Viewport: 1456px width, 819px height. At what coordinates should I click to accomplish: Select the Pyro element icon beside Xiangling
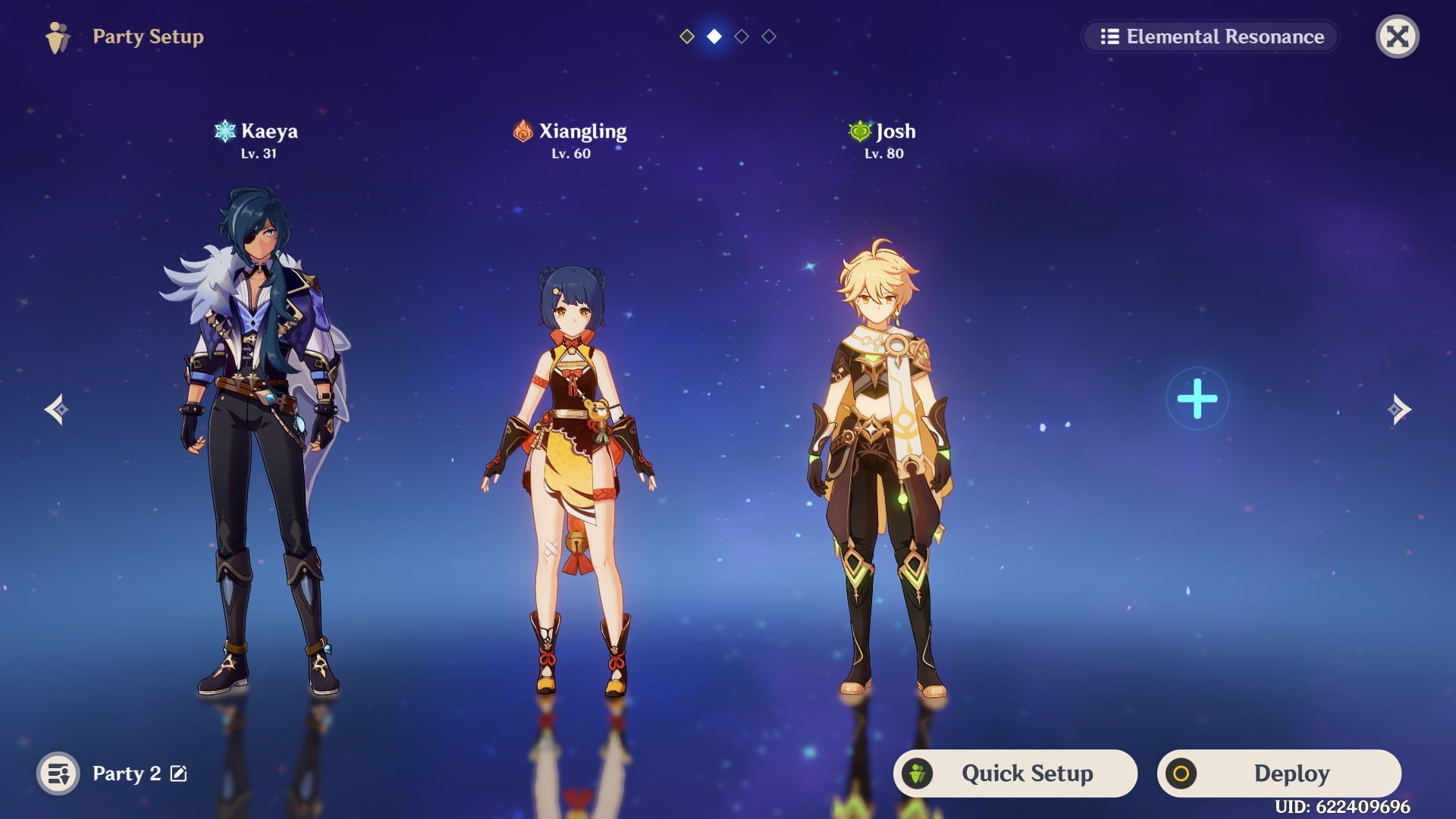point(524,130)
